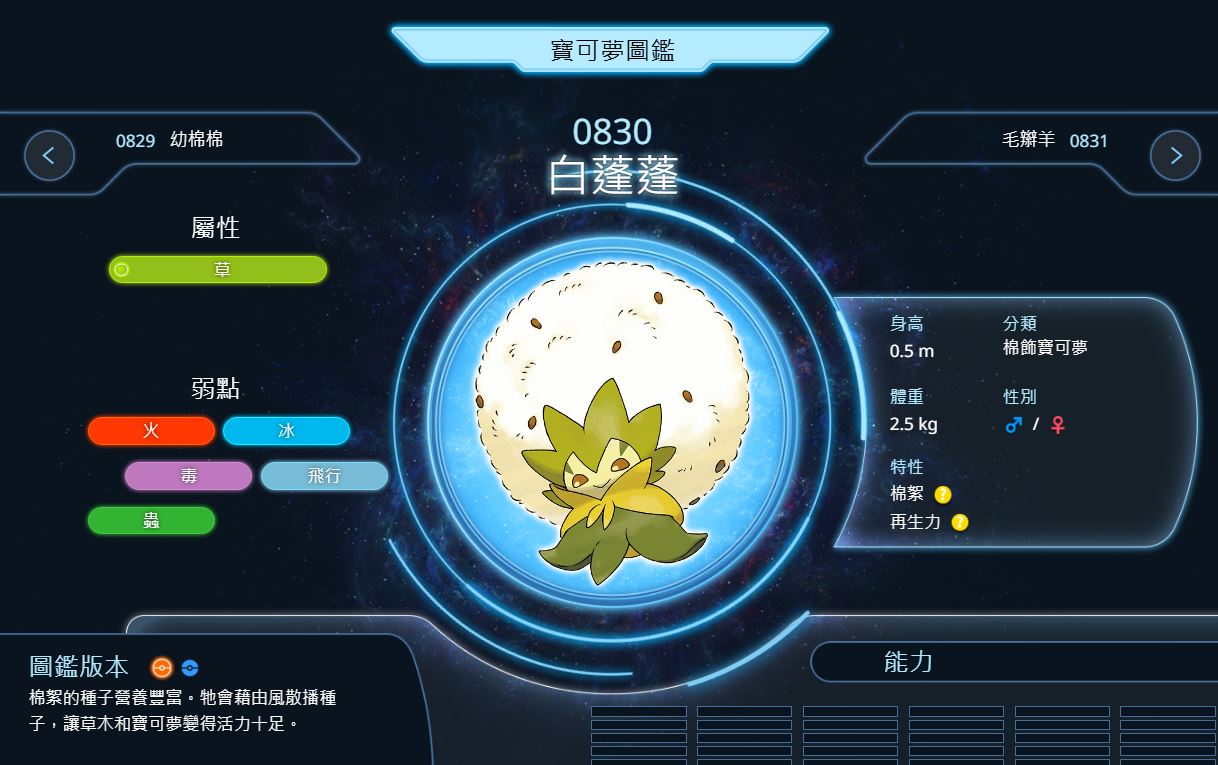The width and height of the screenshot is (1218, 765).
Task: Switch to the blue Poké Ball version entry
Action: 190,668
